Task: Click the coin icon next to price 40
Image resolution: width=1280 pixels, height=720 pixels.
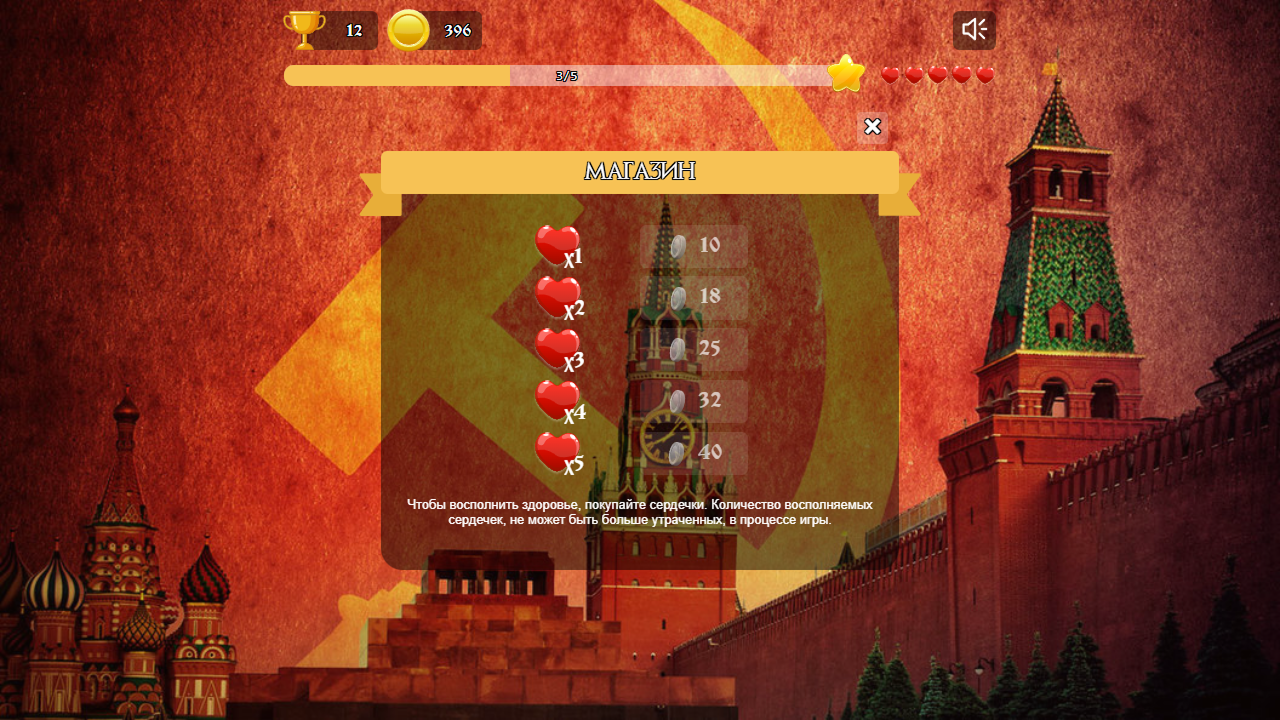Action: click(676, 452)
